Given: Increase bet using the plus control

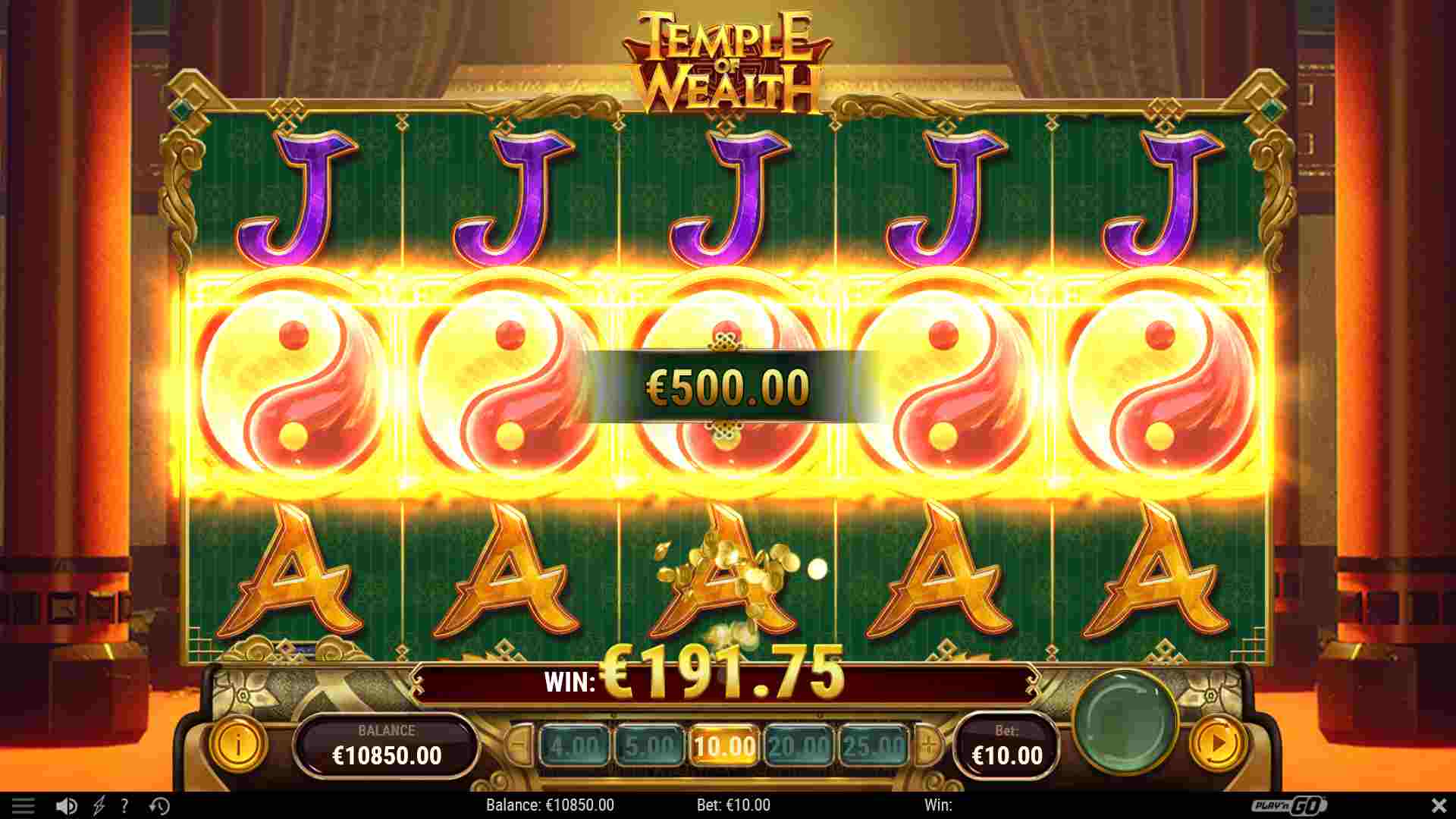Looking at the screenshot, I should pos(927,745).
